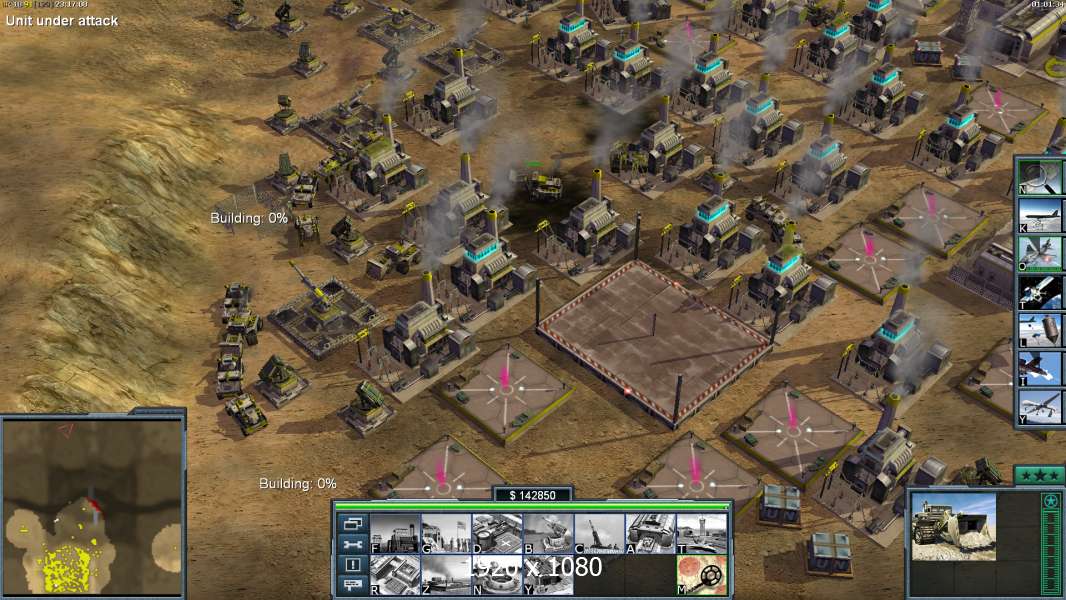Launch the bomber plane strike power (K)
Screen dimensions: 1066x600
tap(1040, 215)
